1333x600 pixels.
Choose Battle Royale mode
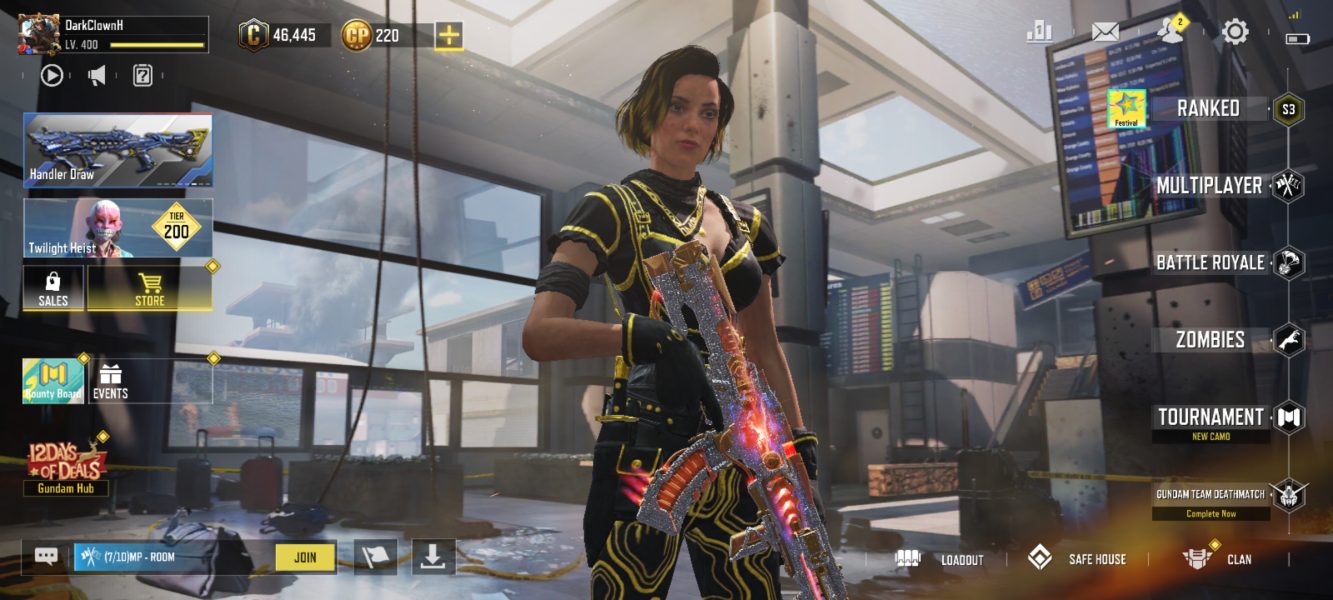click(1210, 263)
